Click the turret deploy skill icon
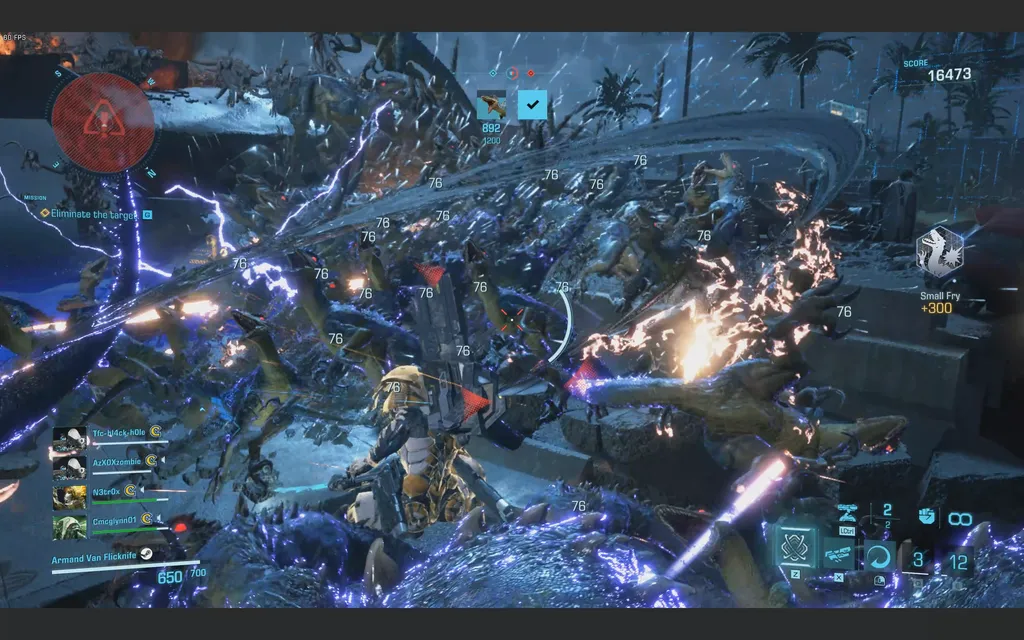1024x640 pixels. (x=846, y=512)
